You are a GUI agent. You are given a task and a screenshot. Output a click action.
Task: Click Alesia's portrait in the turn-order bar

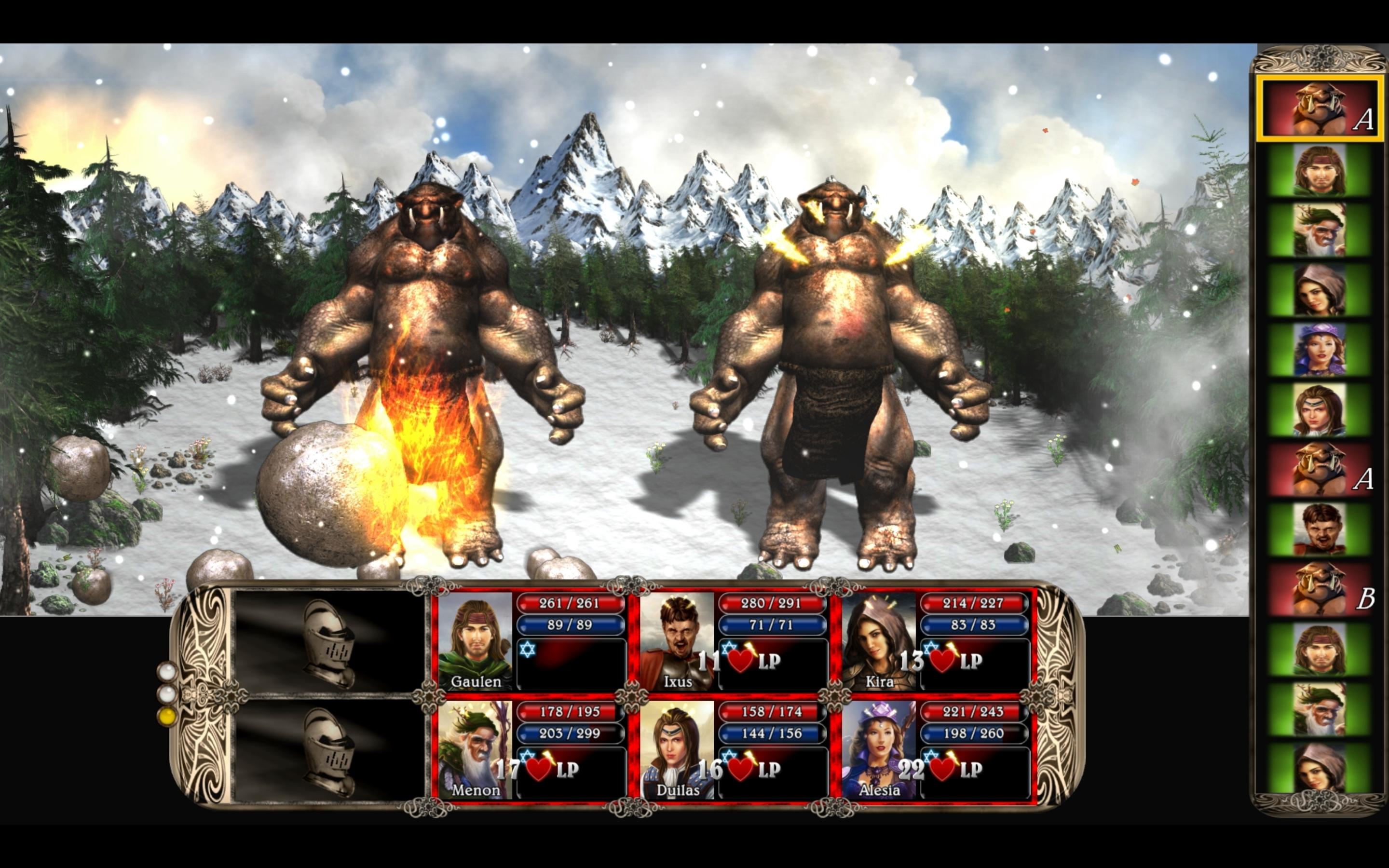tap(1320, 350)
